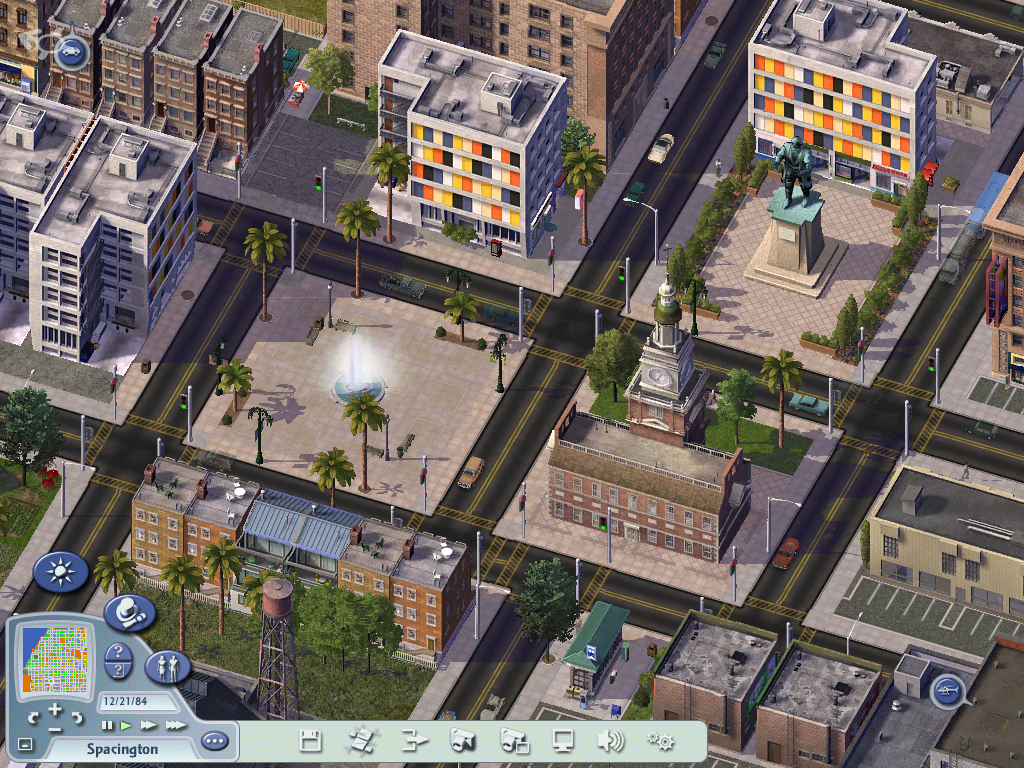Activate the lower question mark route query
The height and width of the screenshot is (768, 1024).
[x=118, y=672]
